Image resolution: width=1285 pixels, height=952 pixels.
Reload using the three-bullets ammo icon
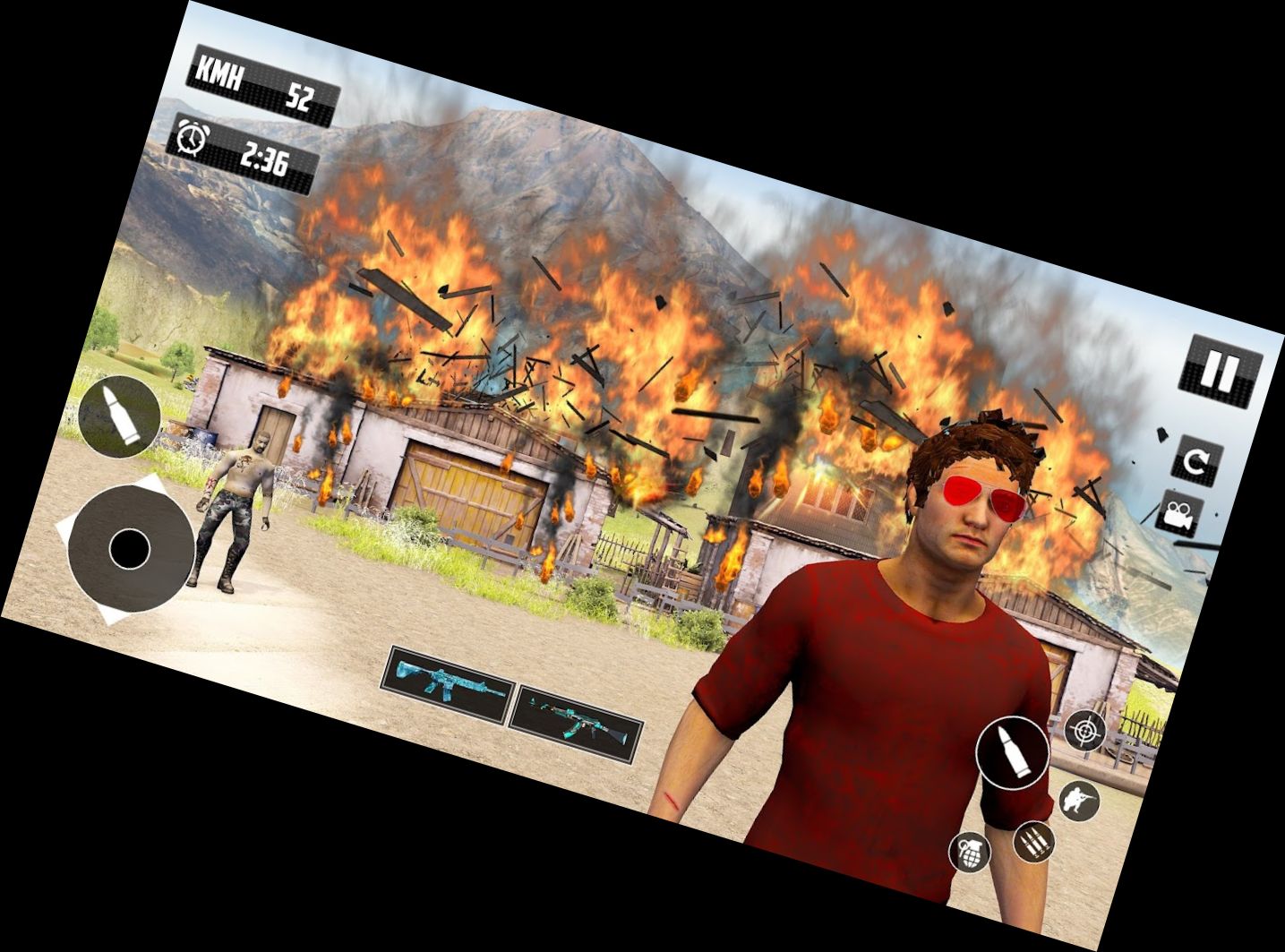click(x=1033, y=841)
